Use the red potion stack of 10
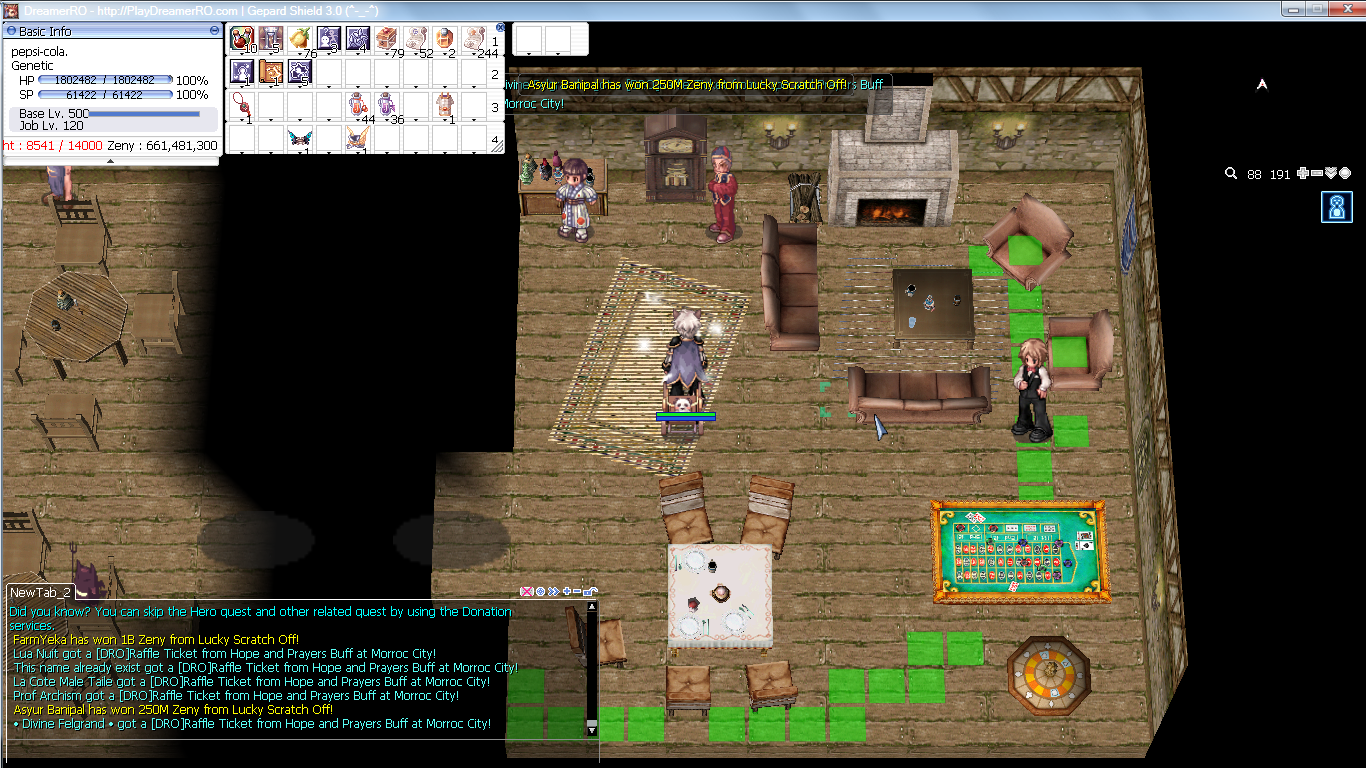The width and height of the screenshot is (1366, 768). (242, 38)
